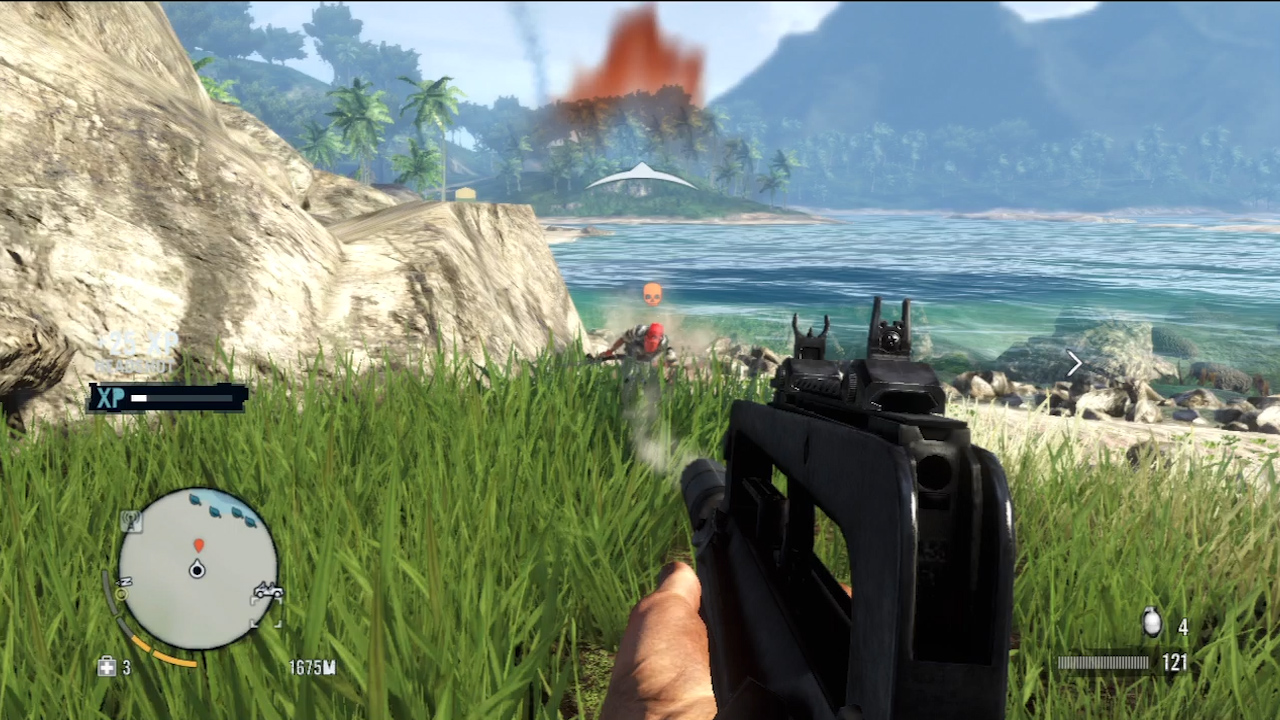The height and width of the screenshot is (720, 1280).
Task: Expand the right-side chevron arrow indicator
Action: [1074, 363]
